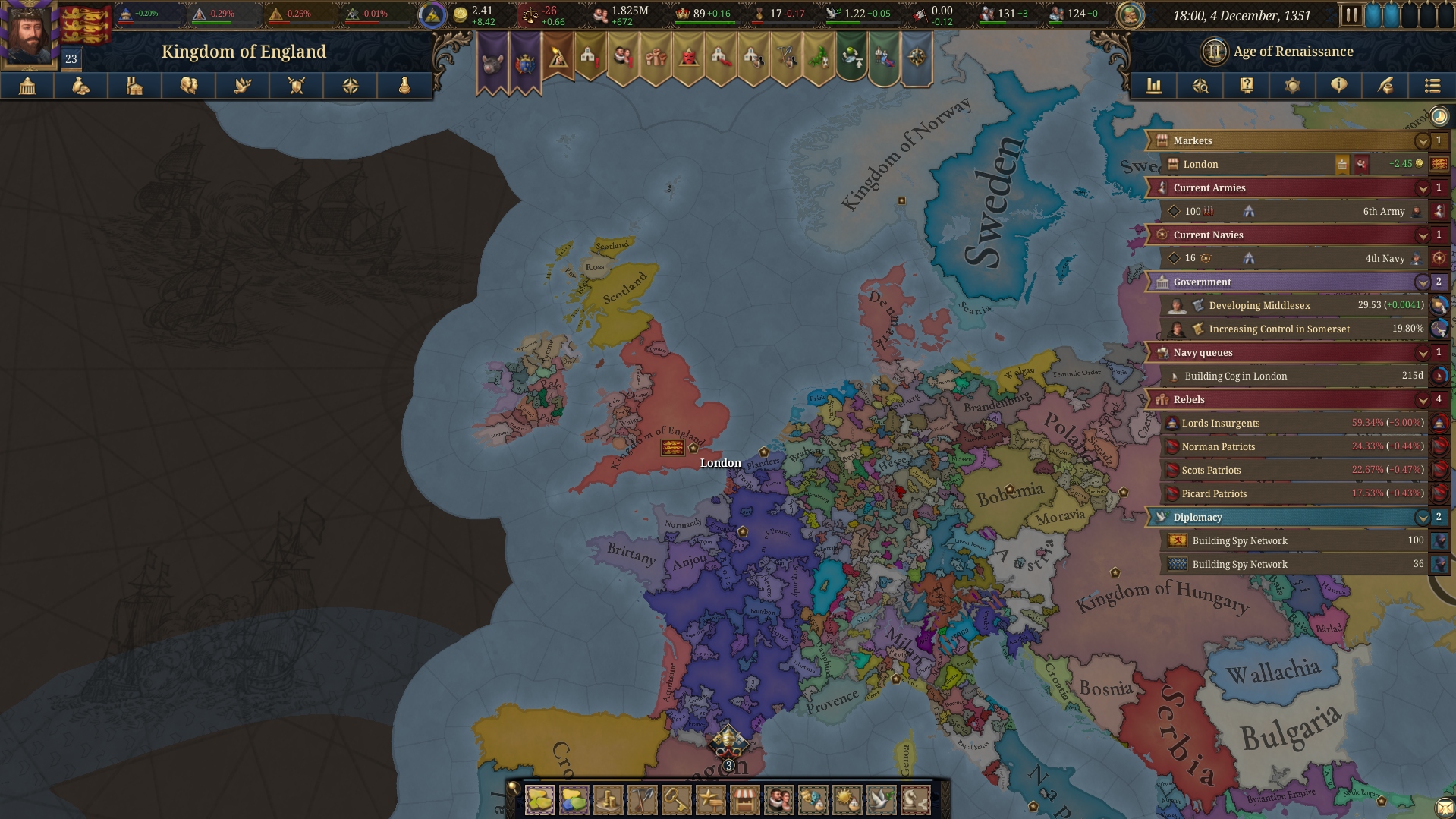1456x819 pixels.
Task: Pause the game with the pause button
Action: click(x=1351, y=15)
